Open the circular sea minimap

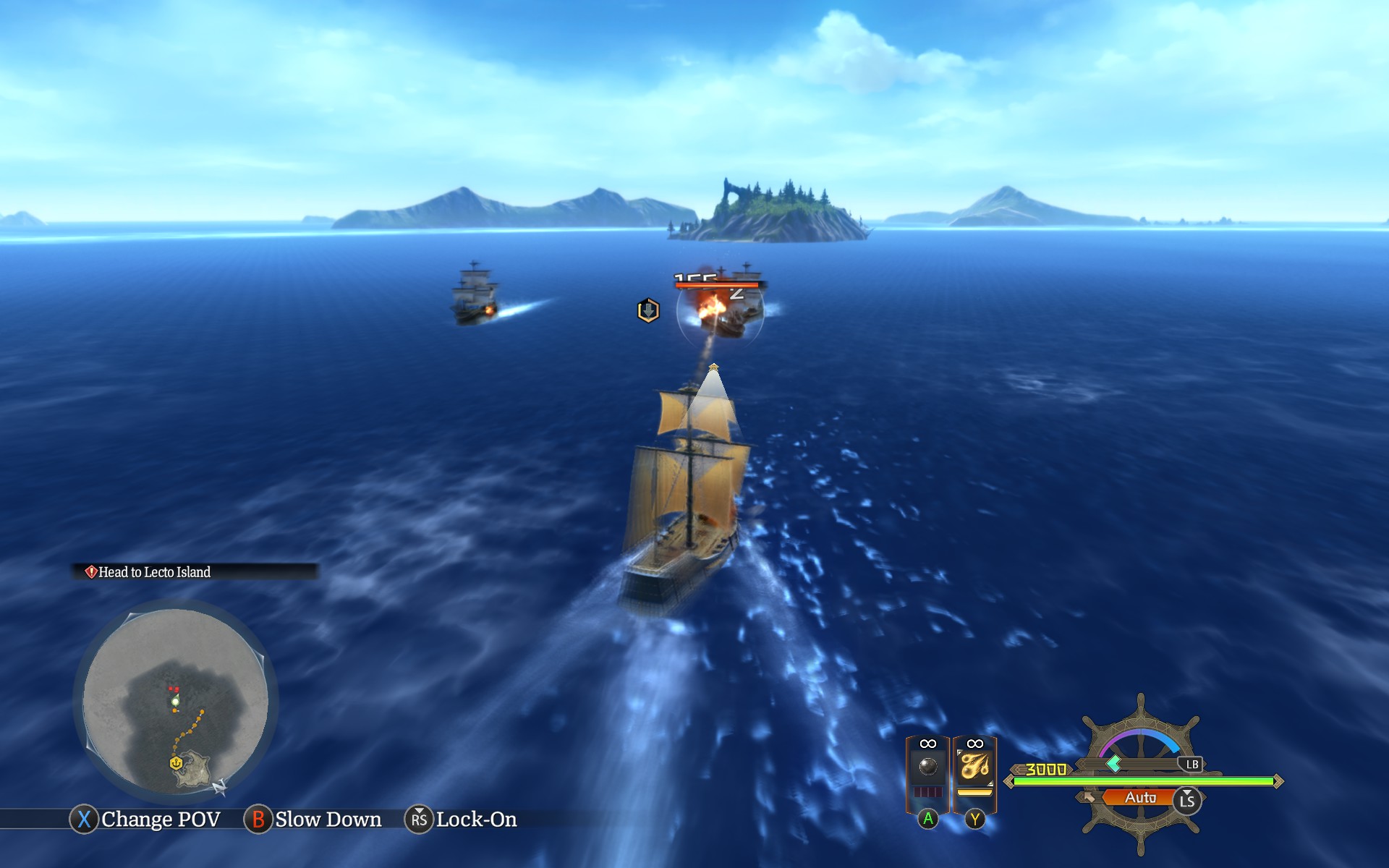click(x=175, y=700)
